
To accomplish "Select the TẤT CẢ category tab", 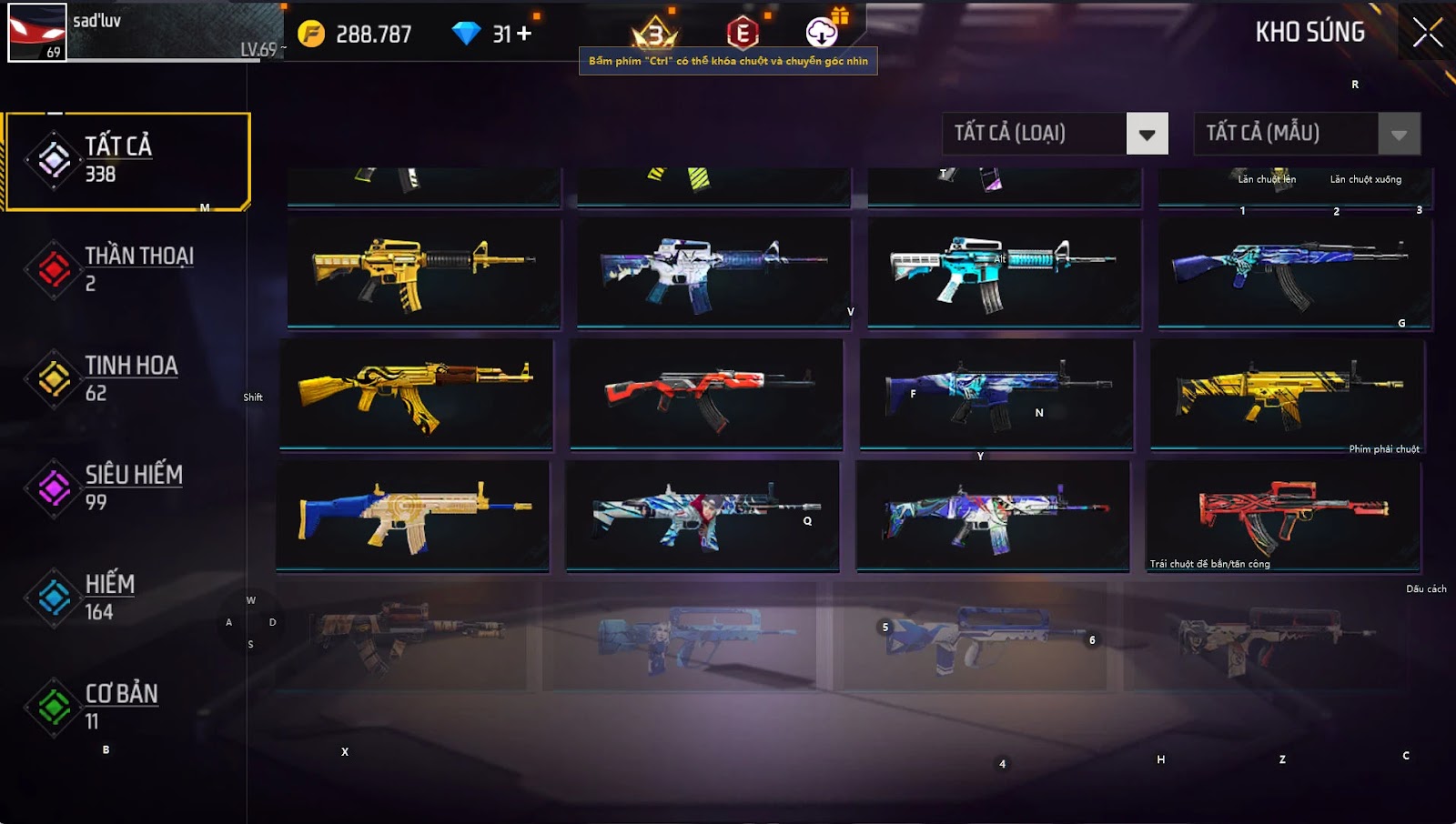I will coord(127,161).
